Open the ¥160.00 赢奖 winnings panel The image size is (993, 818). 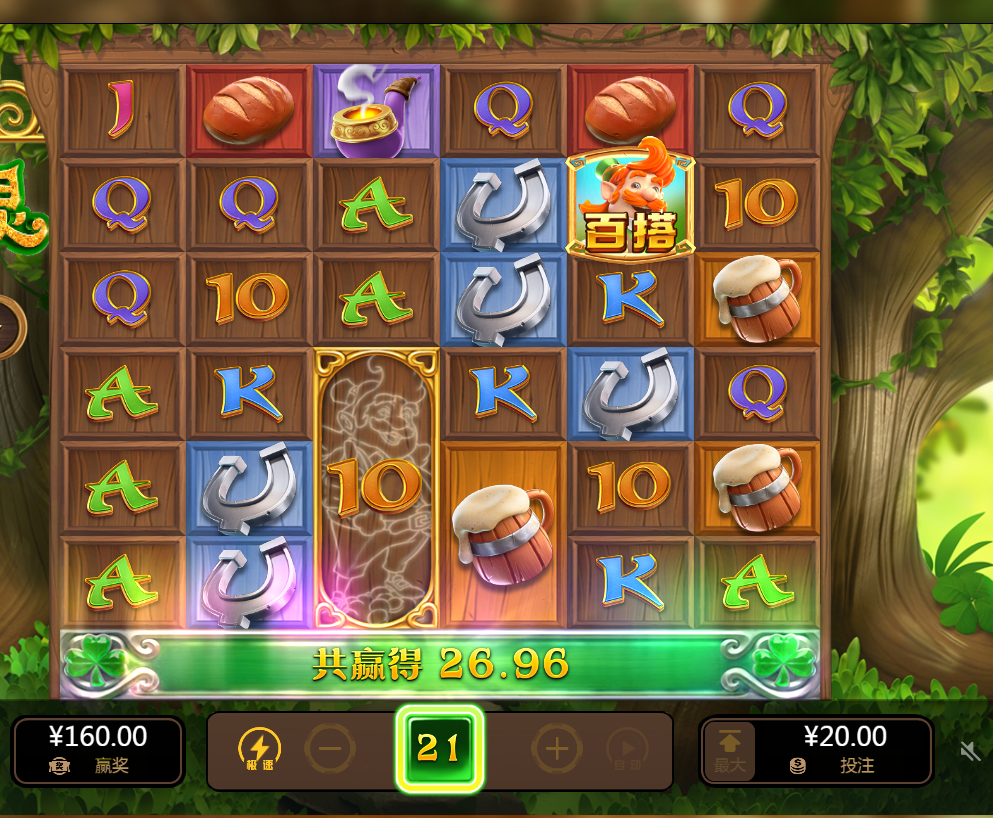98,750
